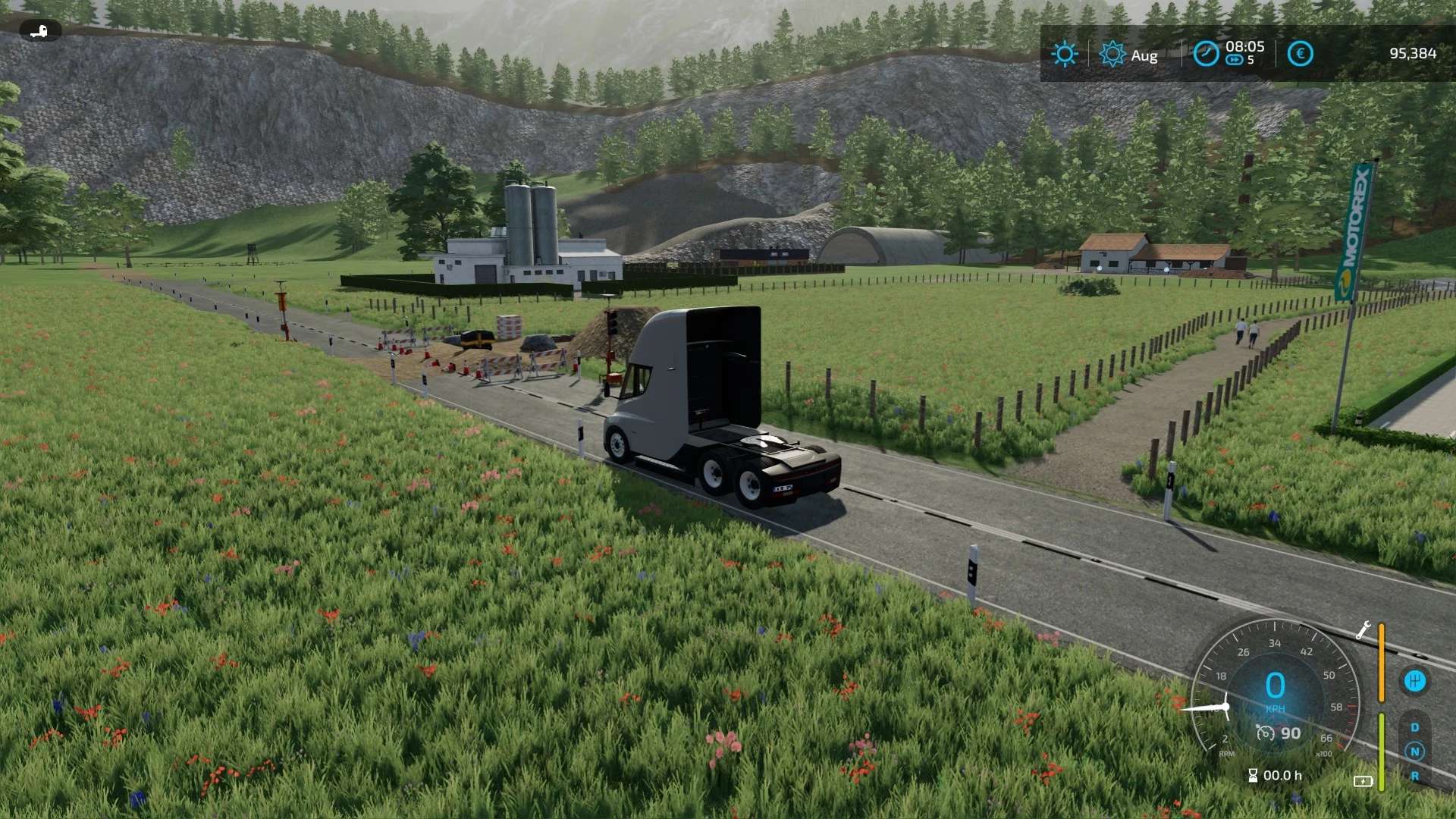
Task: Select the wrench vehicle damage icon
Action: pyautogui.click(x=1363, y=630)
